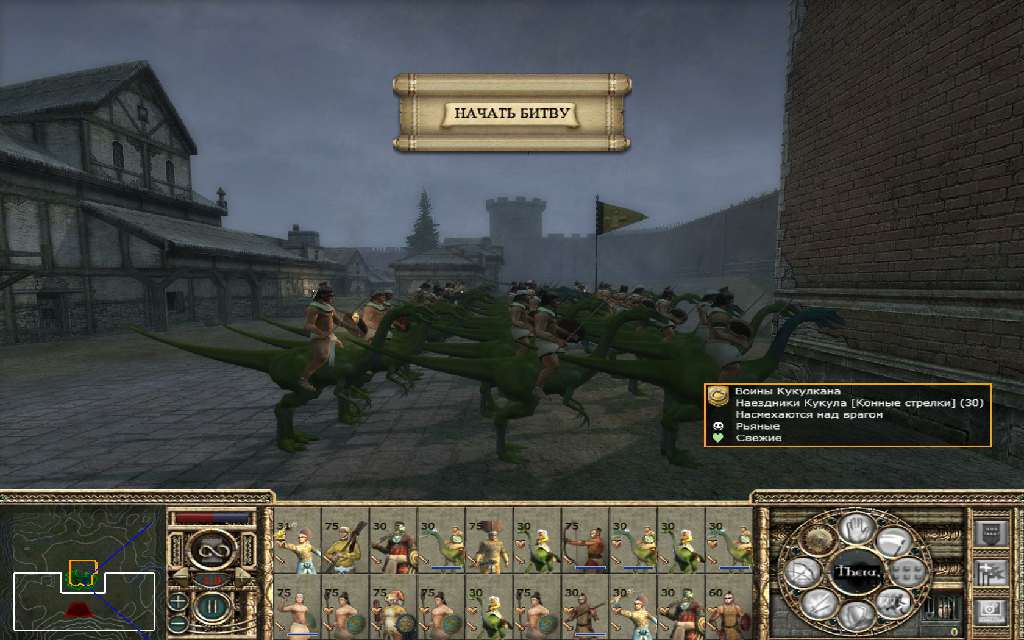Select the club warrior card showing 75
1024x640 pixels.
[x=343, y=540]
